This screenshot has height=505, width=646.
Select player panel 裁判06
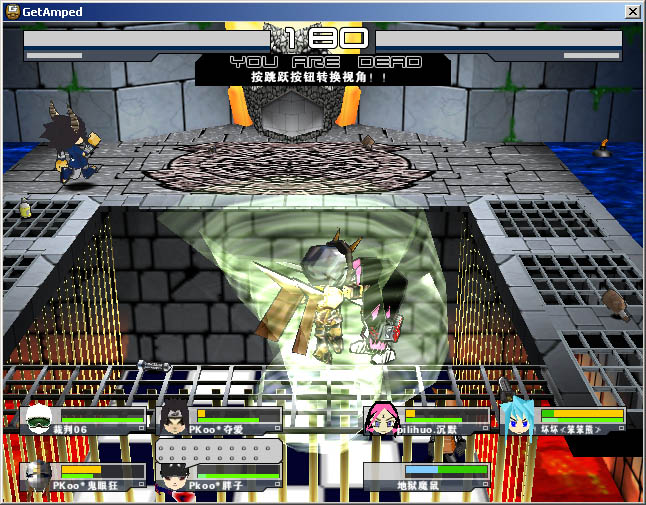(83, 420)
